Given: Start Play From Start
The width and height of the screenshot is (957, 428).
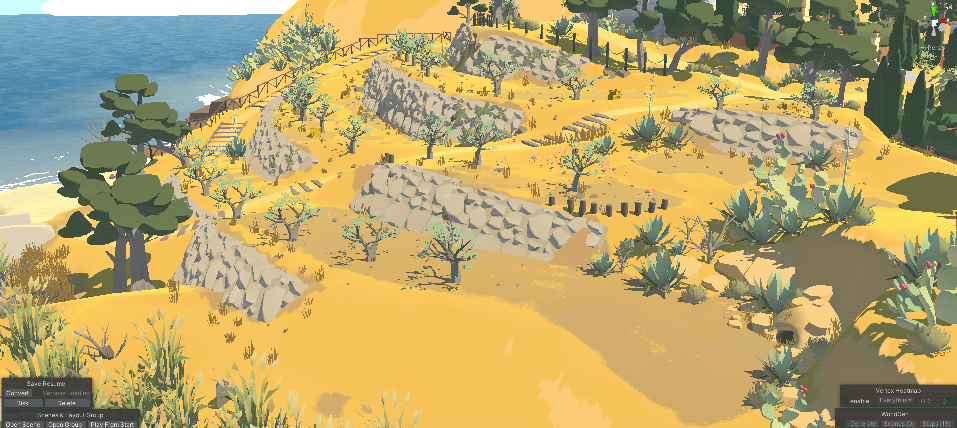Looking at the screenshot, I should pyautogui.click(x=112, y=423).
